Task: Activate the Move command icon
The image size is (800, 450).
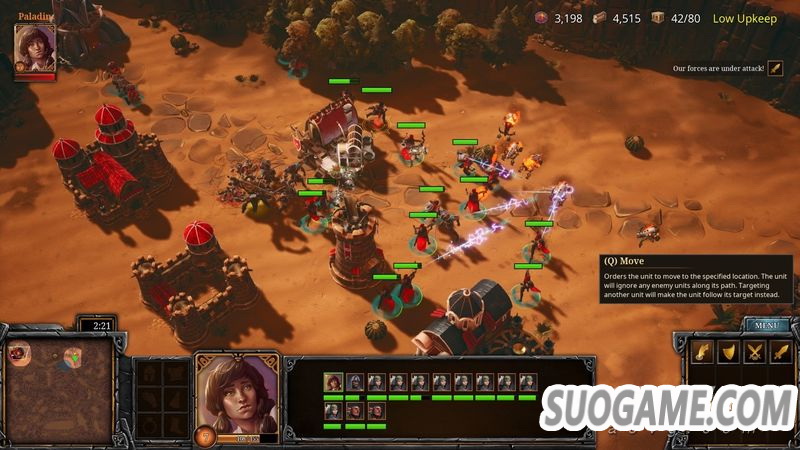Action: coord(702,352)
